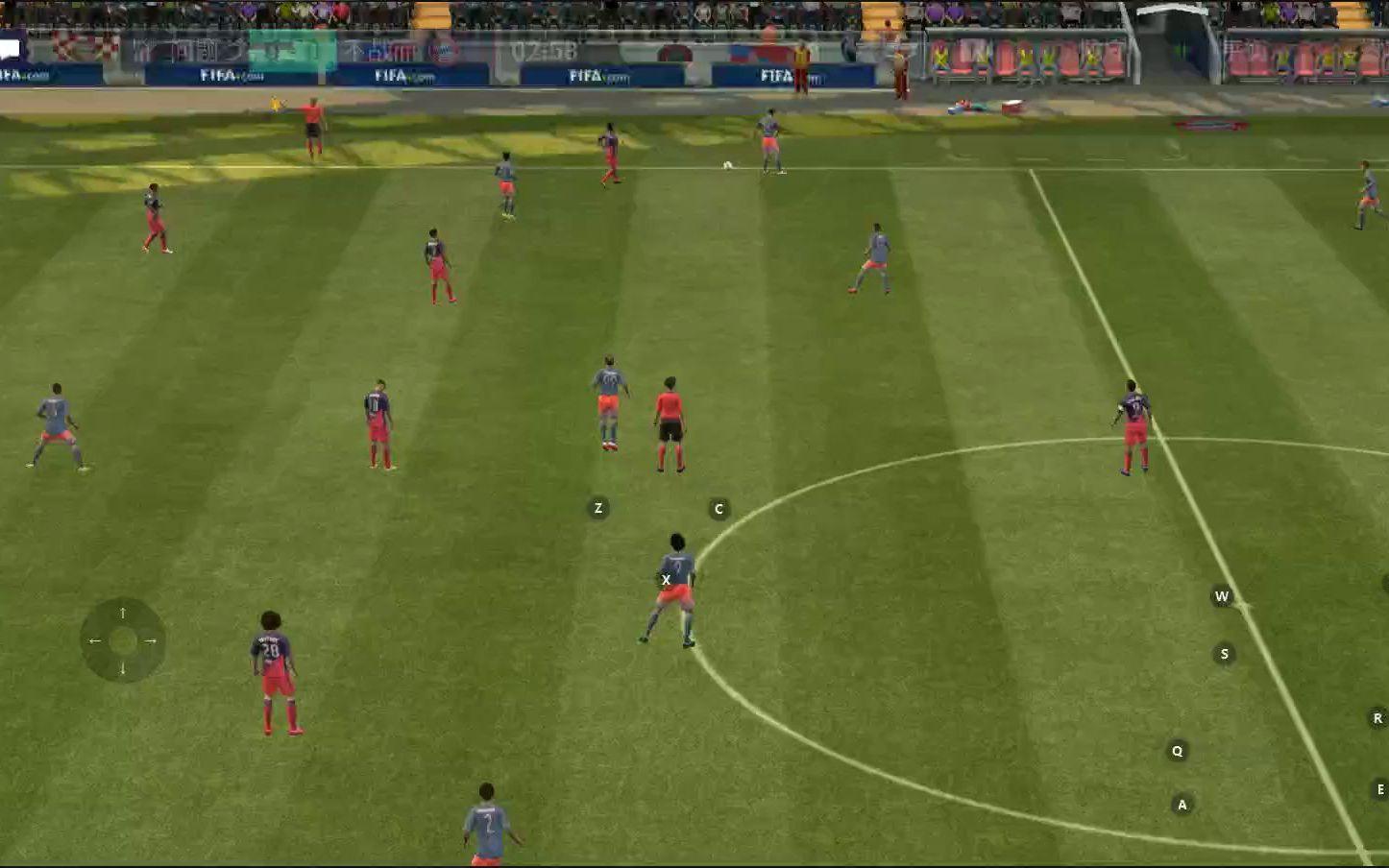This screenshot has width=1389, height=868.
Task: Tap the virtual joystick's up arrow
Action: coord(123,613)
